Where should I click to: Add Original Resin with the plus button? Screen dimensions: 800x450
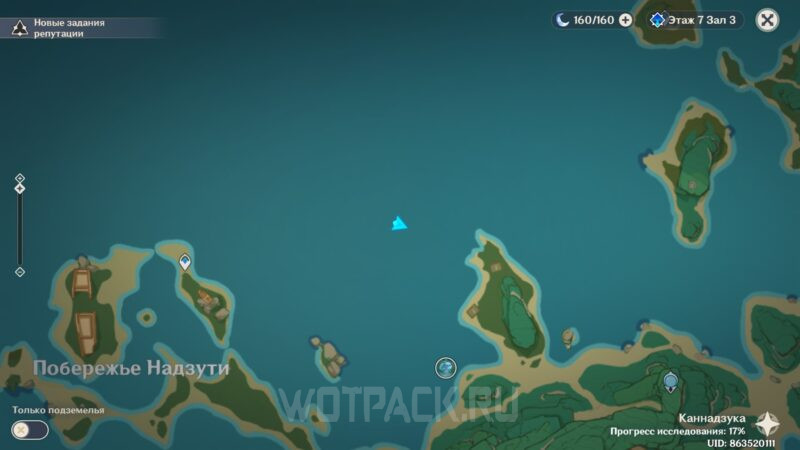[625, 19]
